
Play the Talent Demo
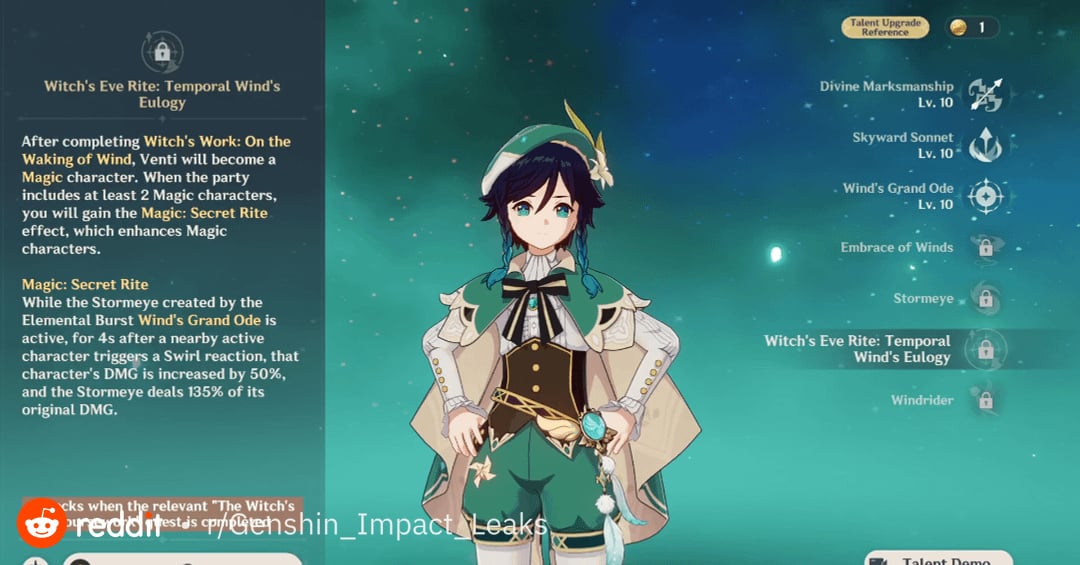click(x=938, y=559)
